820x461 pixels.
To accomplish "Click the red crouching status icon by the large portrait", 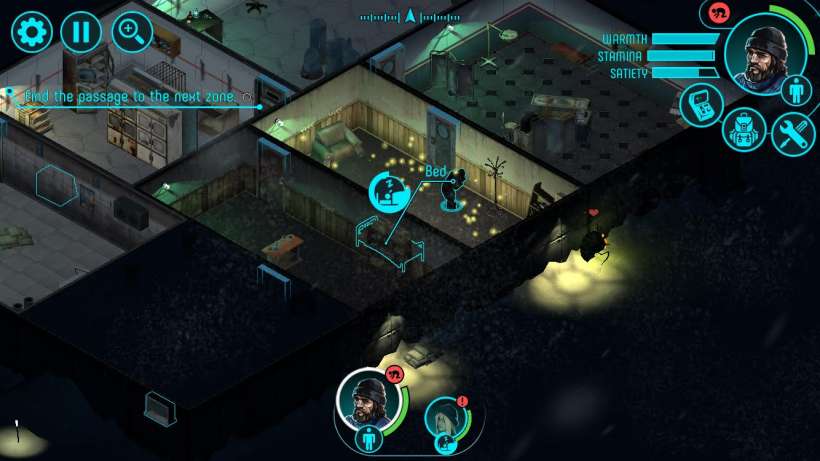I will 716,13.
